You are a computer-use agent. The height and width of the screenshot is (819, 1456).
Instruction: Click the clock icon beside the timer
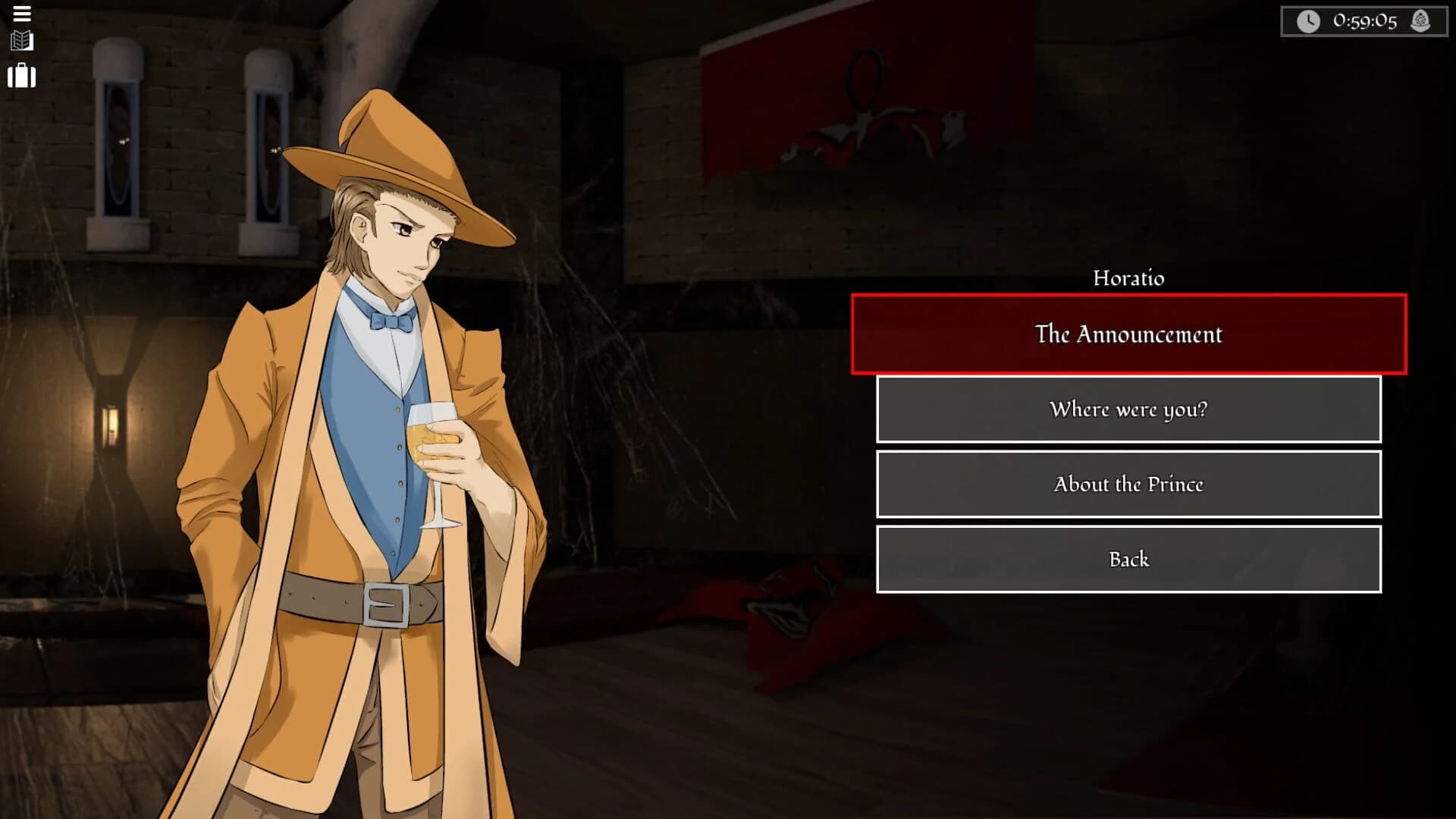point(1310,20)
